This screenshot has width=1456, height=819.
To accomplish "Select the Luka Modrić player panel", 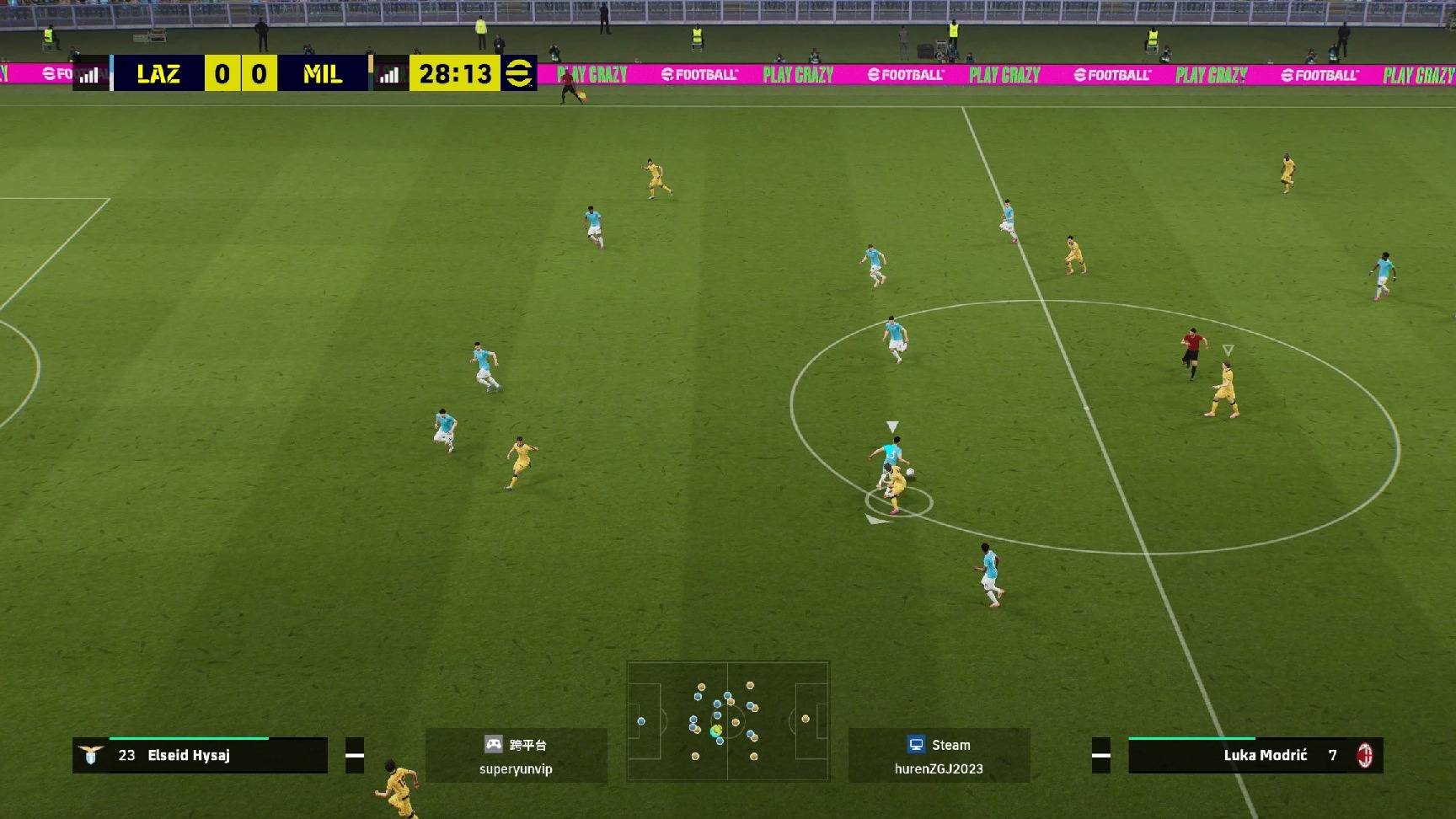I will (1255, 755).
